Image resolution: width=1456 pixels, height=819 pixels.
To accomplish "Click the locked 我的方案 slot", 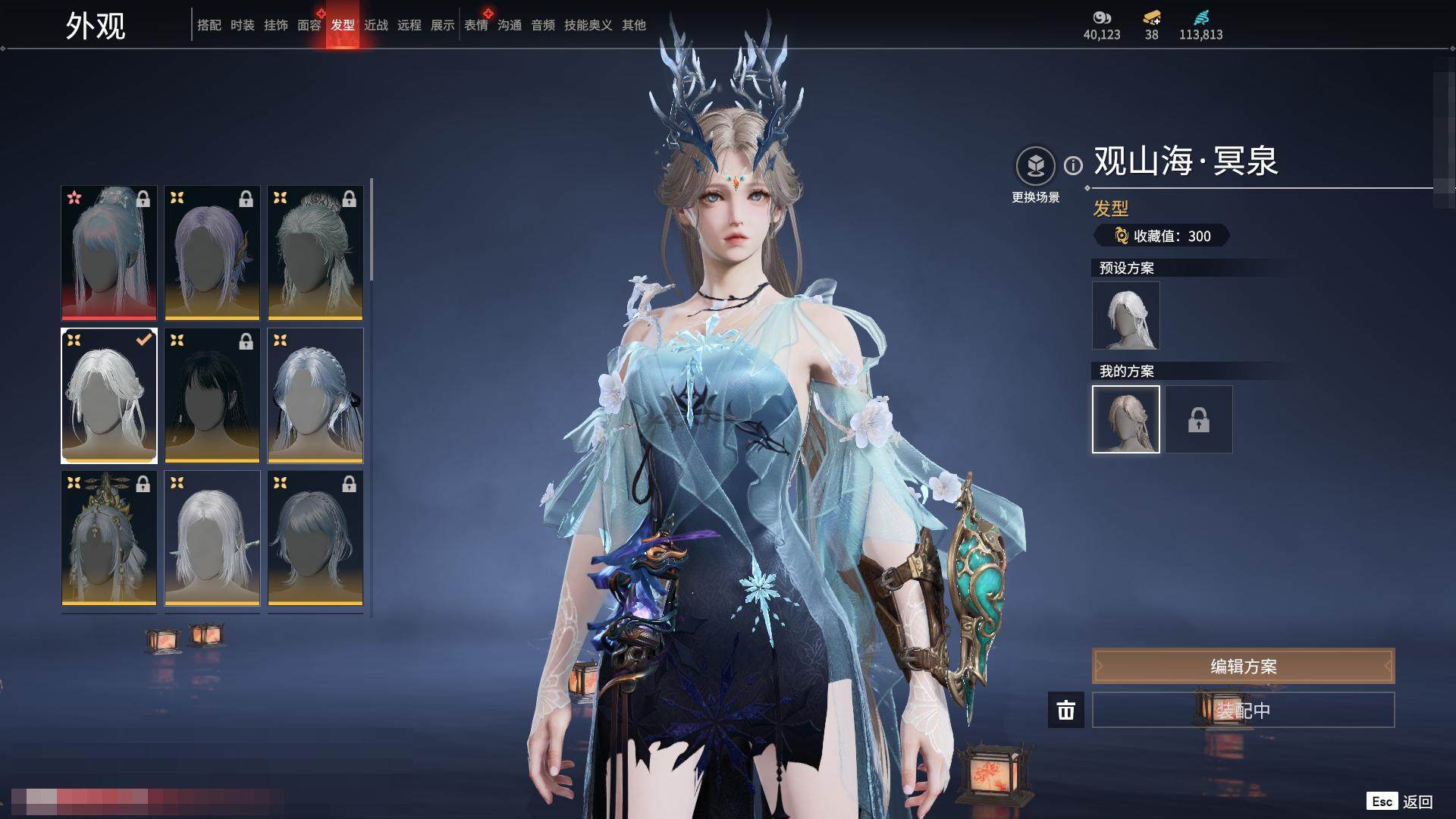I will (x=1198, y=419).
